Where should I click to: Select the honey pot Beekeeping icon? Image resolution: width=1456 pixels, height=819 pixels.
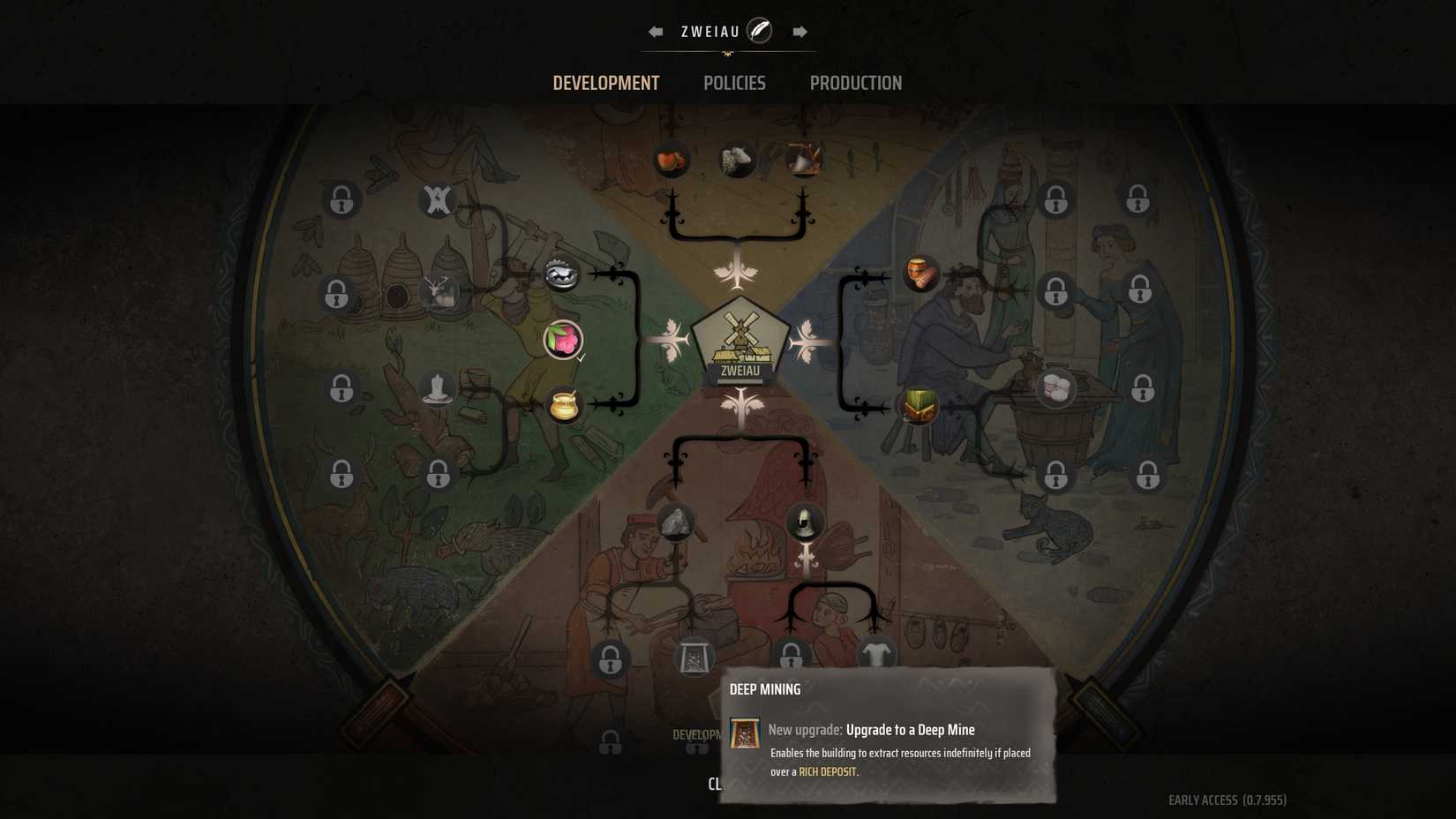tap(565, 404)
